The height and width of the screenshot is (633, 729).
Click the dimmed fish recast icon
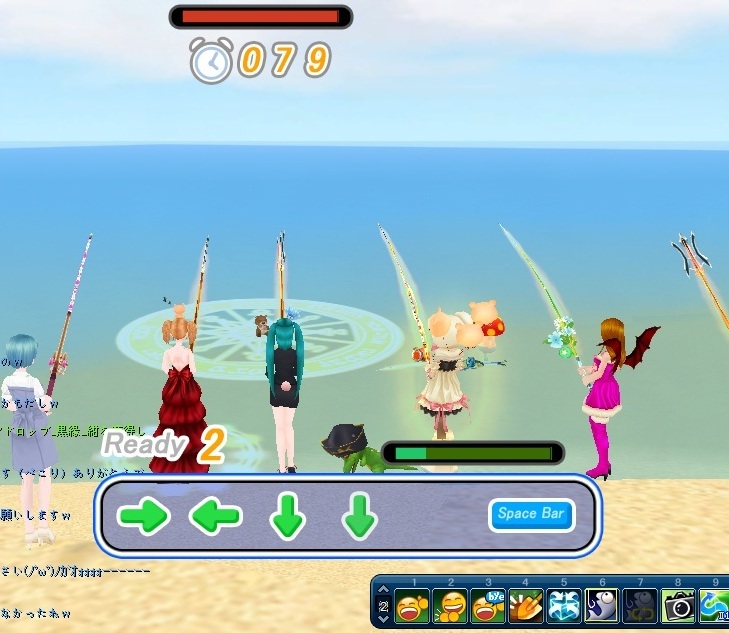tap(640, 607)
